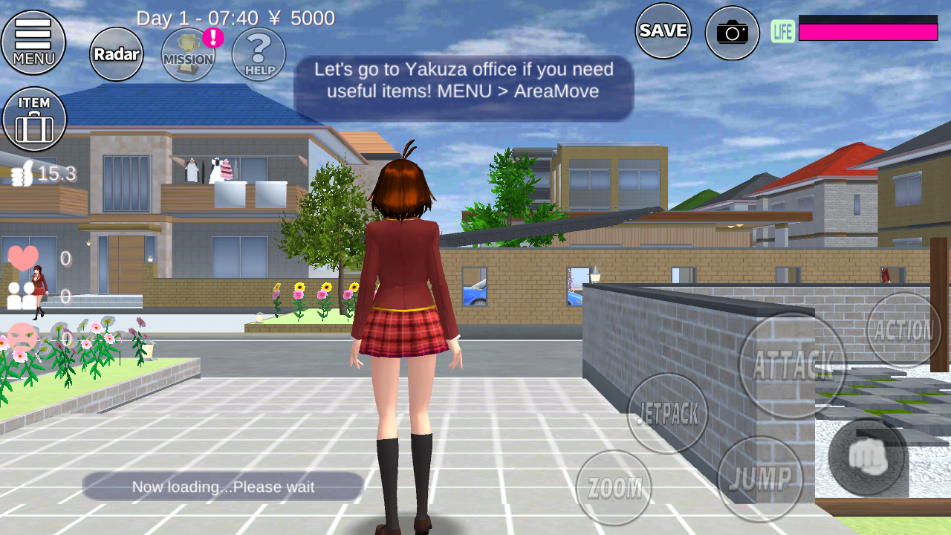
Task: Open the Mission trophy icon
Action: [x=188, y=54]
